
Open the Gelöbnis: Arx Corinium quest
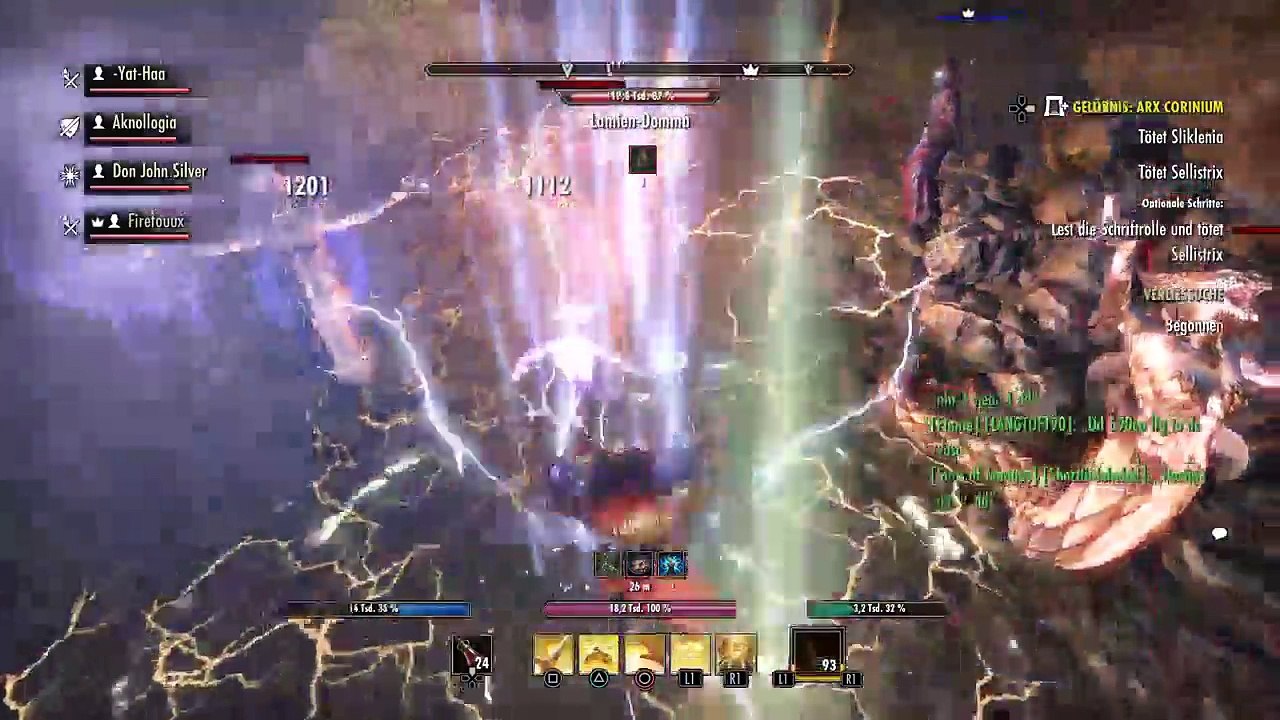click(1146, 107)
